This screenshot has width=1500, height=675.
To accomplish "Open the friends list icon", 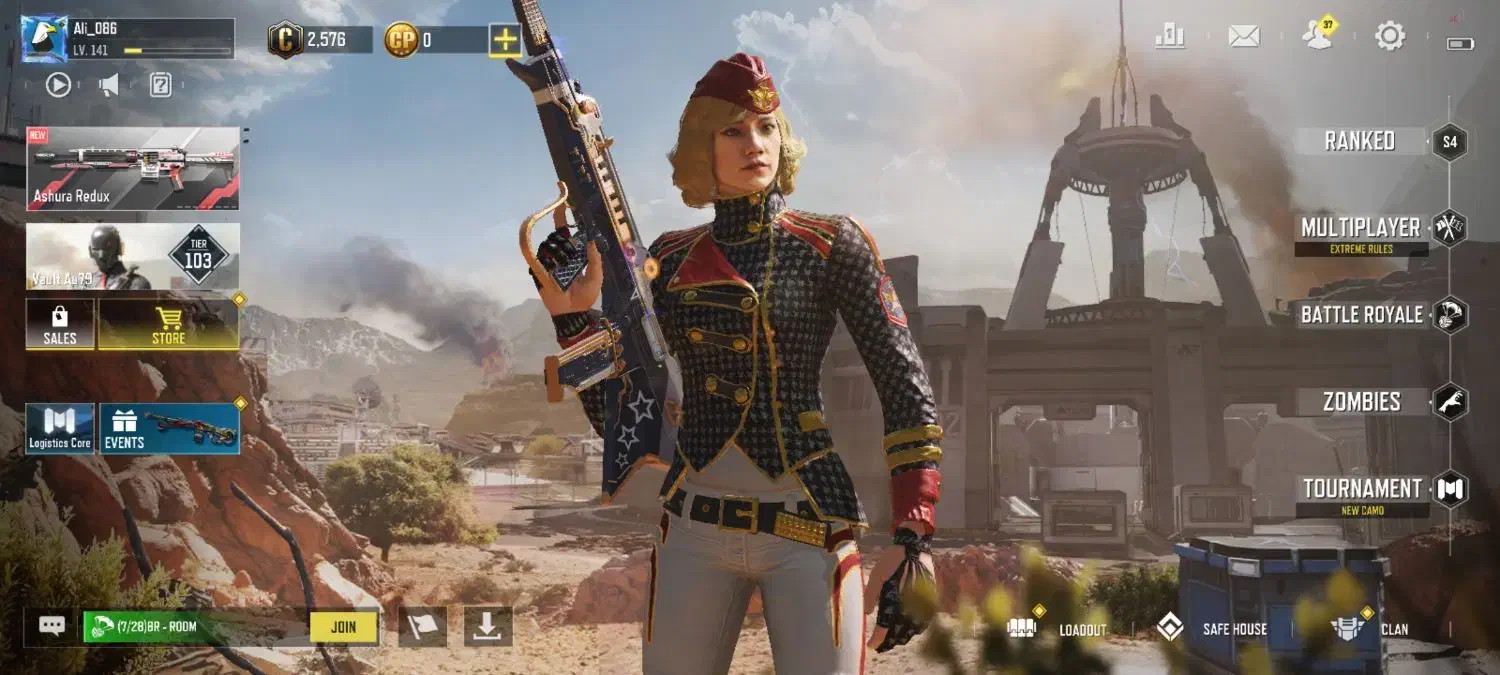I will click(1318, 37).
